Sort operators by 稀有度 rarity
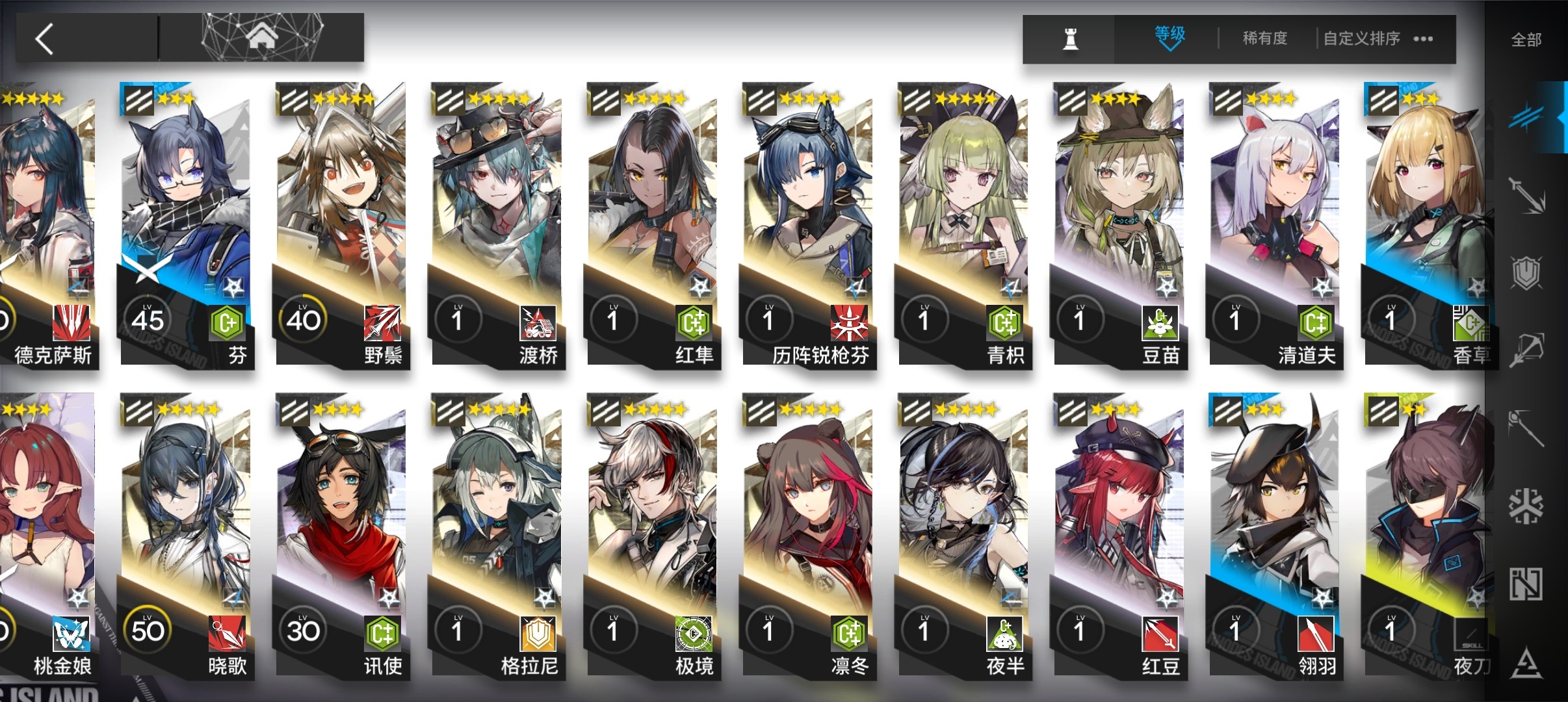The image size is (1568, 702). pyautogui.click(x=1264, y=39)
